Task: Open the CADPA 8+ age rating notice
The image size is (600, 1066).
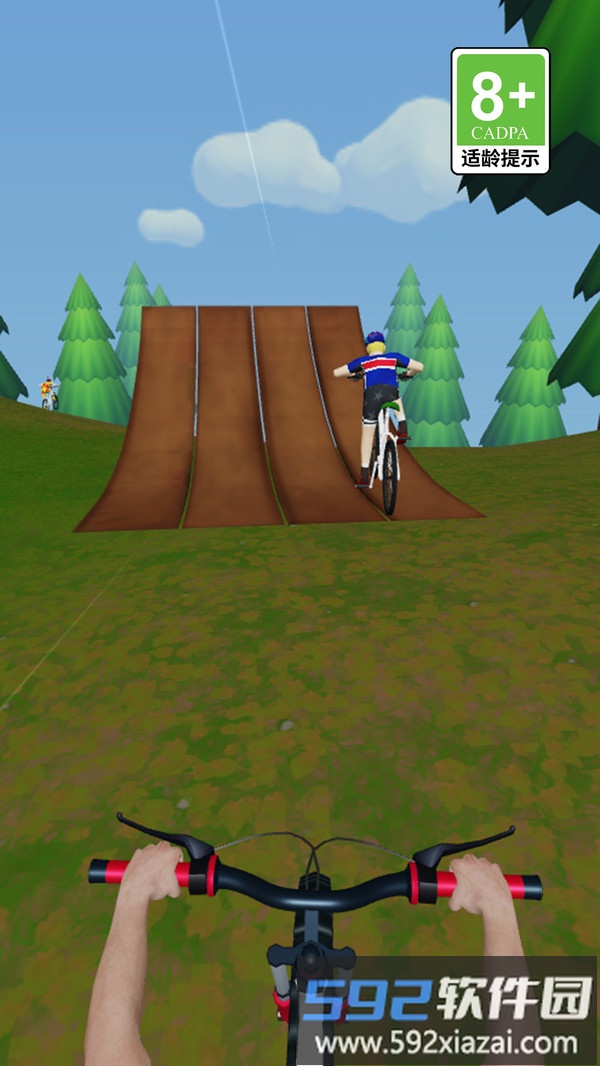Action: [x=500, y=111]
